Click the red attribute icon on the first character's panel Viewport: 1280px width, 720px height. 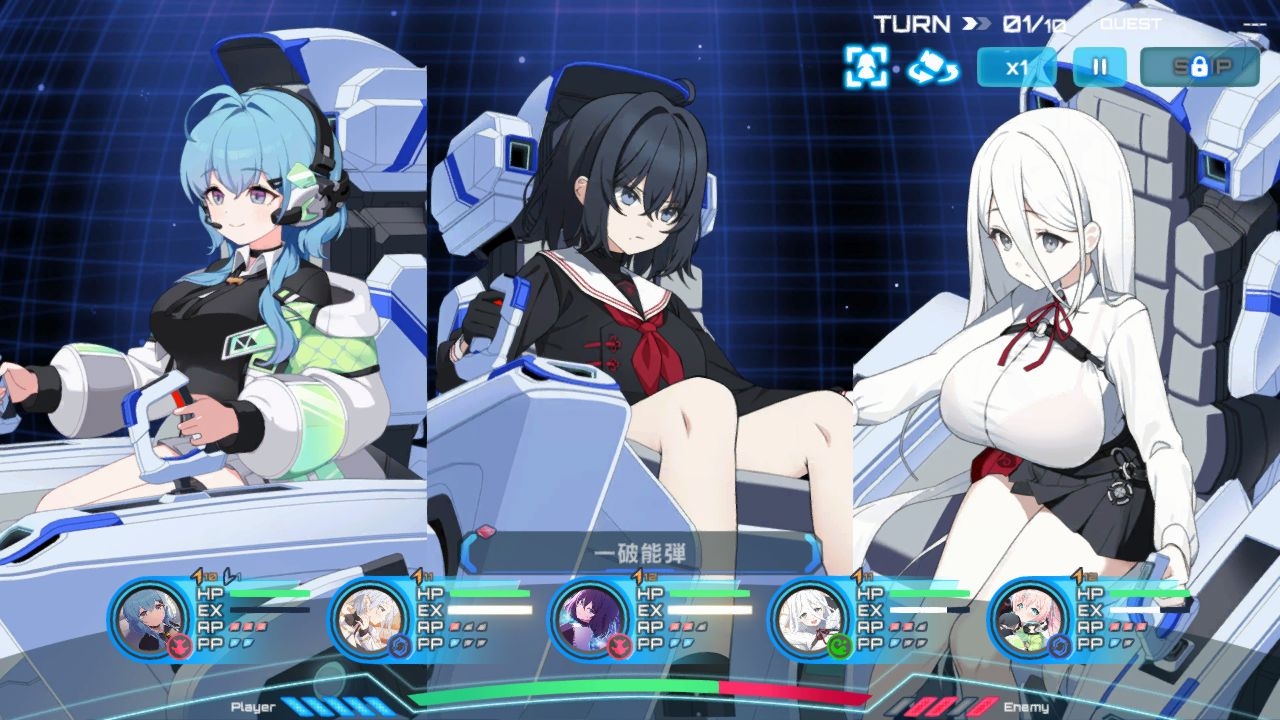[180, 645]
